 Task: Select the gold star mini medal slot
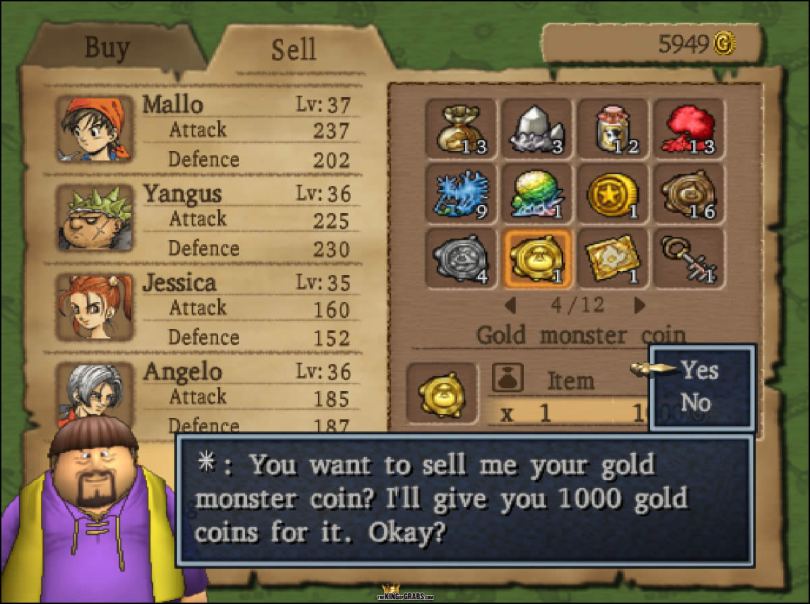612,193
